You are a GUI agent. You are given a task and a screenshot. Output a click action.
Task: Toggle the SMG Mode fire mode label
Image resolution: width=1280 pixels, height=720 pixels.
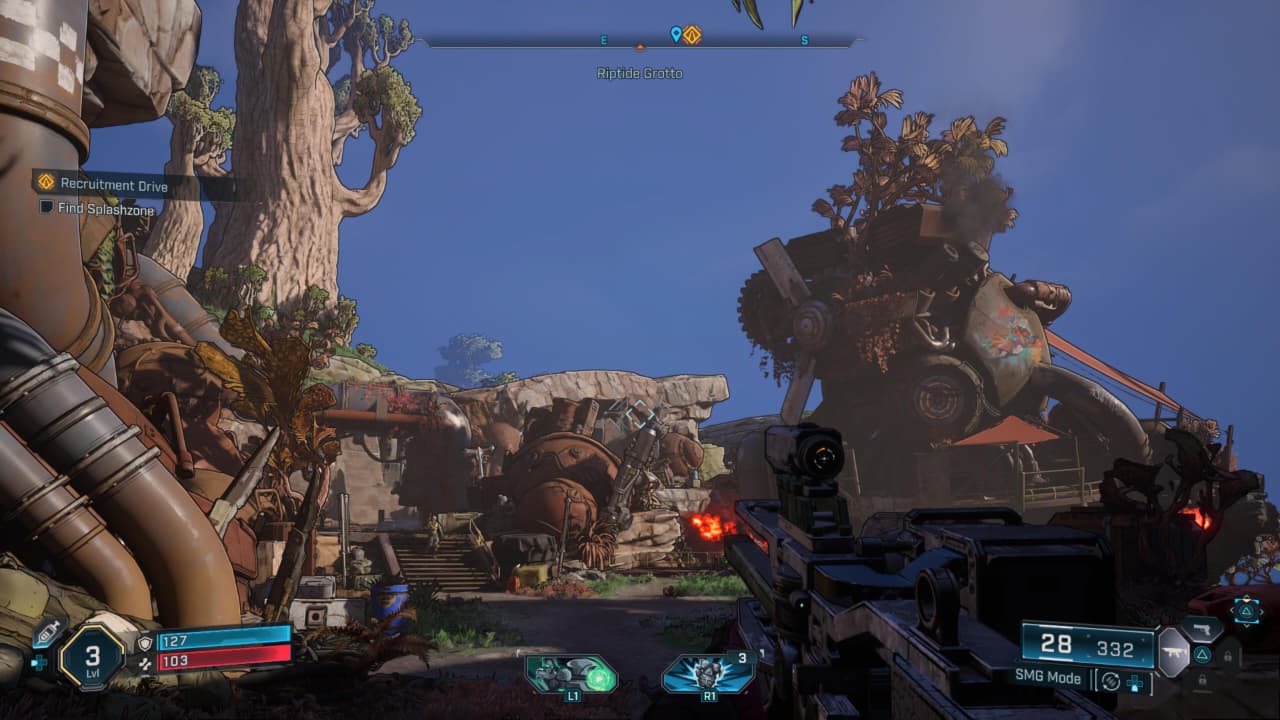(1049, 678)
